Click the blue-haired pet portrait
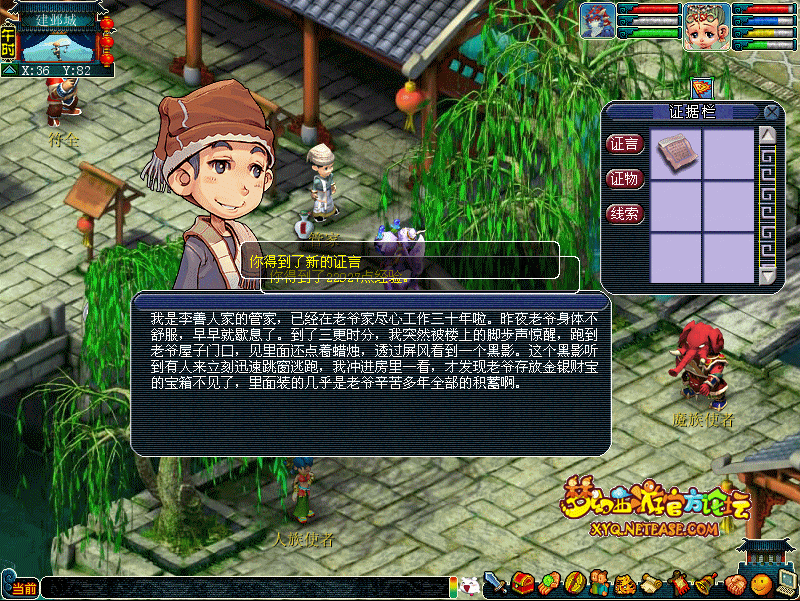Screen dimensions: 800x601 point(597,22)
